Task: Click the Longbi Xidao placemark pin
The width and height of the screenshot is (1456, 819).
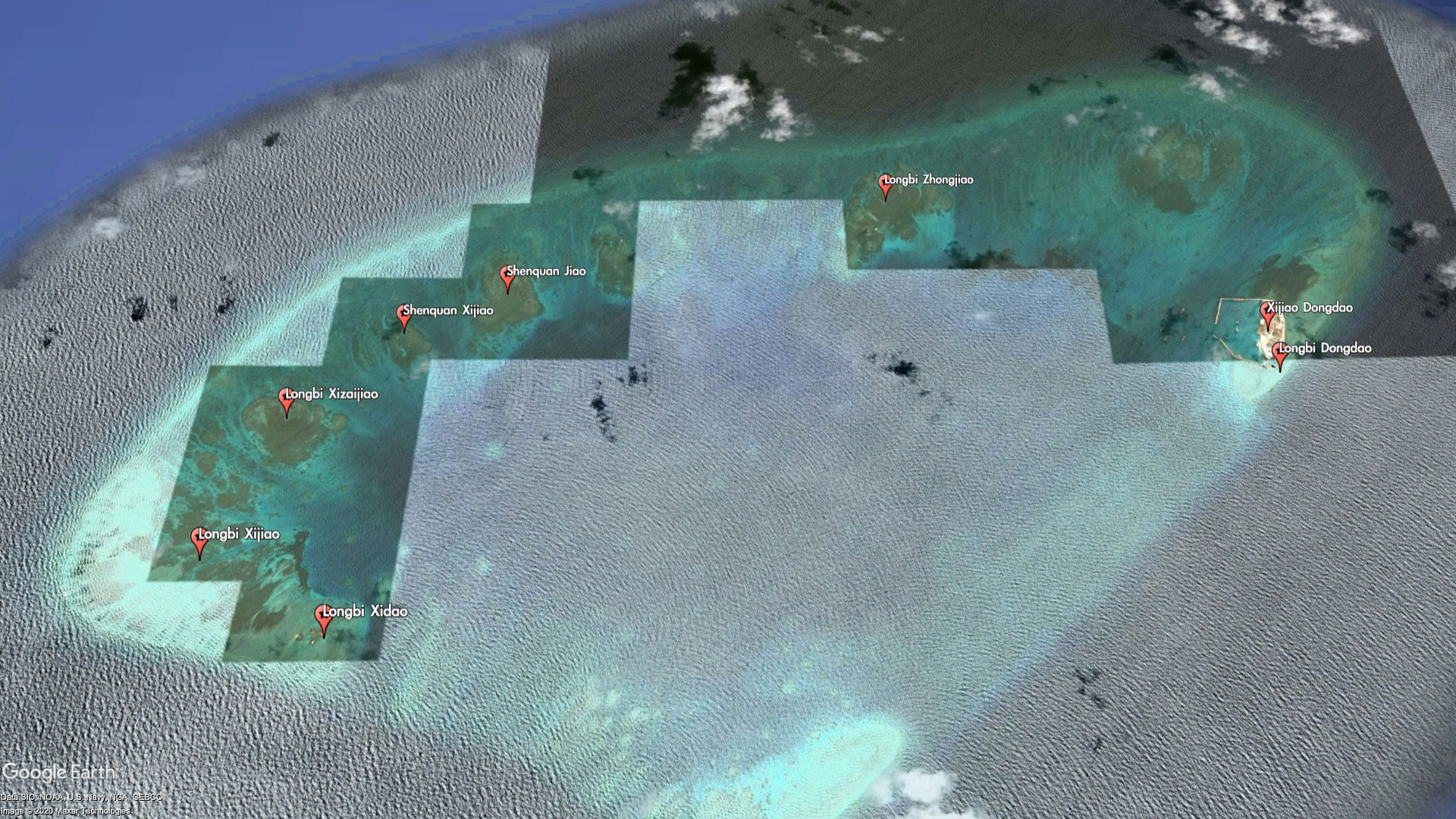Action: coord(324,617)
